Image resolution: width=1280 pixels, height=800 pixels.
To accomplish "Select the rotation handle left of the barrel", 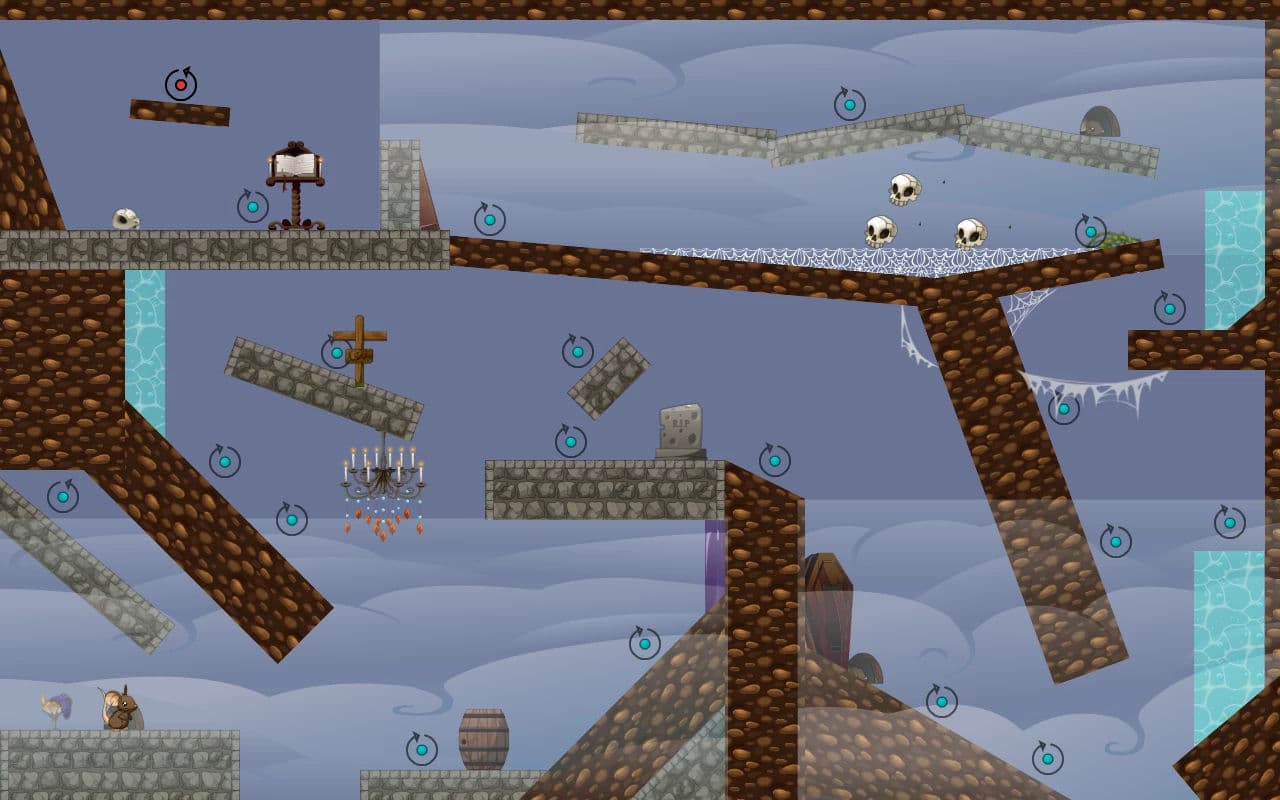I will point(422,749).
